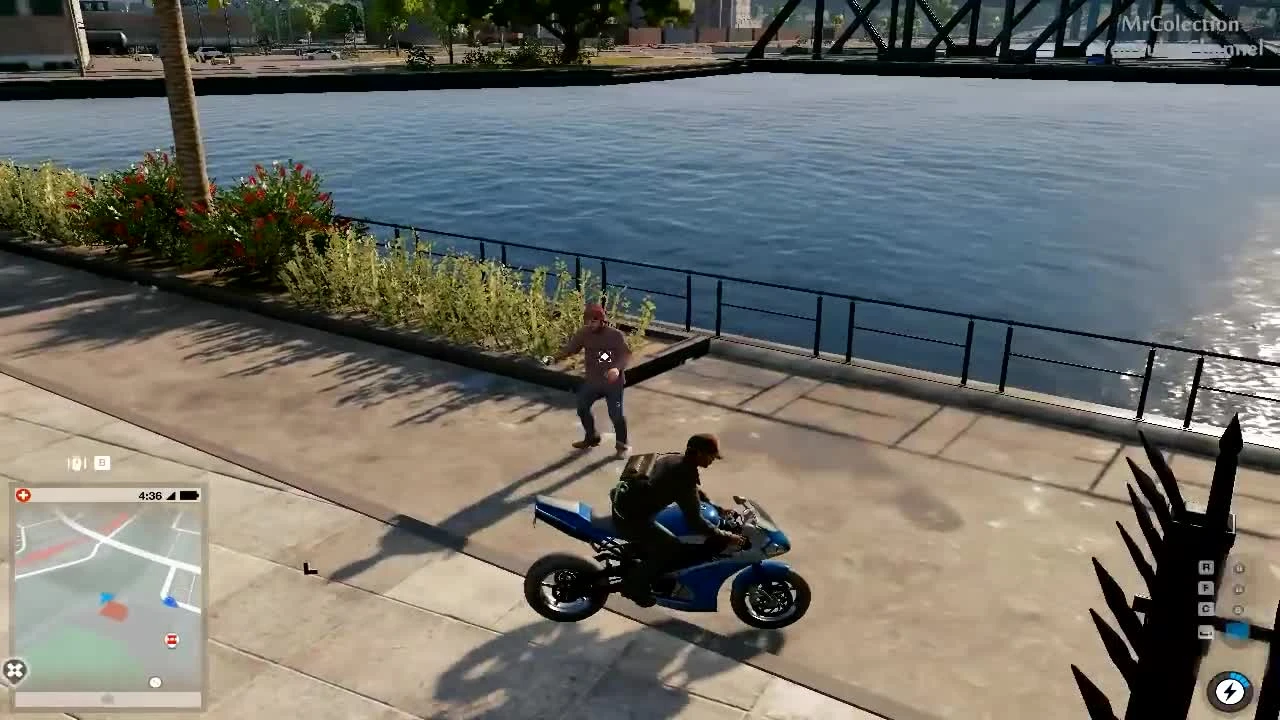1280x720 pixels.
Task: Select the dot indicator beside the F prompt
Action: (1239, 589)
